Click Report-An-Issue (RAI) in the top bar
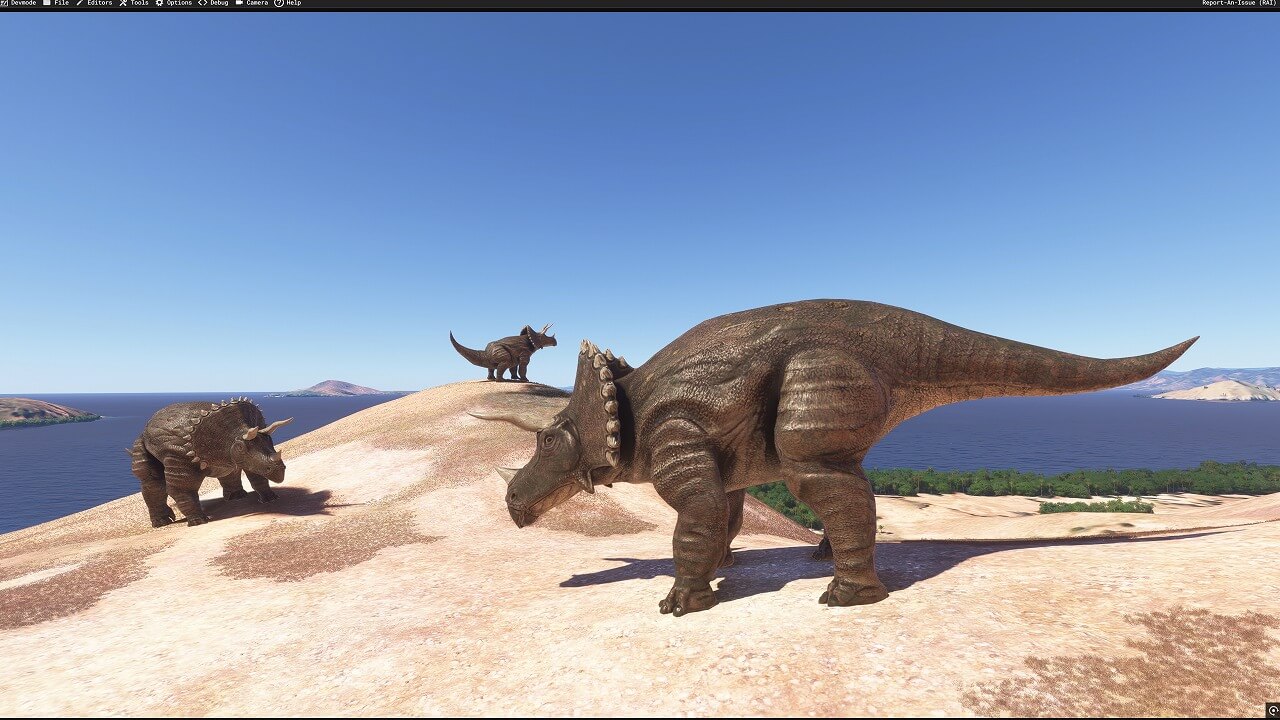The height and width of the screenshot is (720, 1280). (x=1239, y=3)
